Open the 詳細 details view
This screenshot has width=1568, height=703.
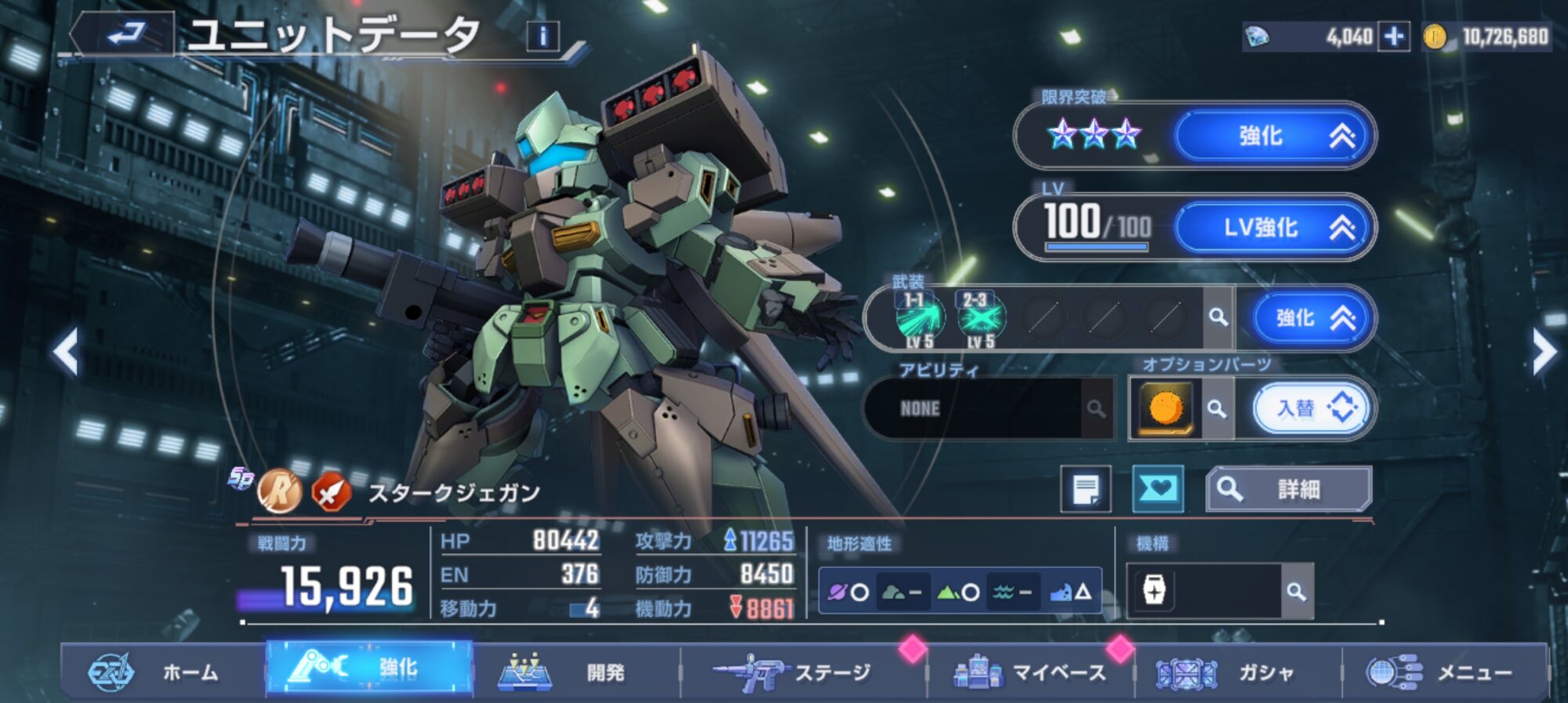1288,490
